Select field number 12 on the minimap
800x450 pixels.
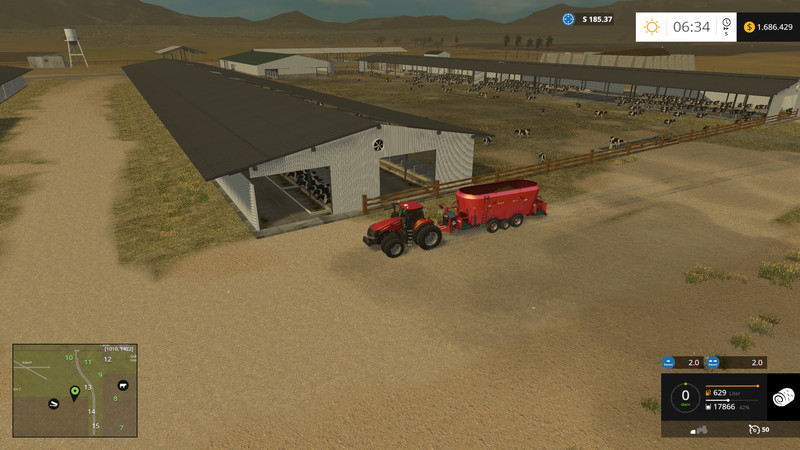pos(107,359)
